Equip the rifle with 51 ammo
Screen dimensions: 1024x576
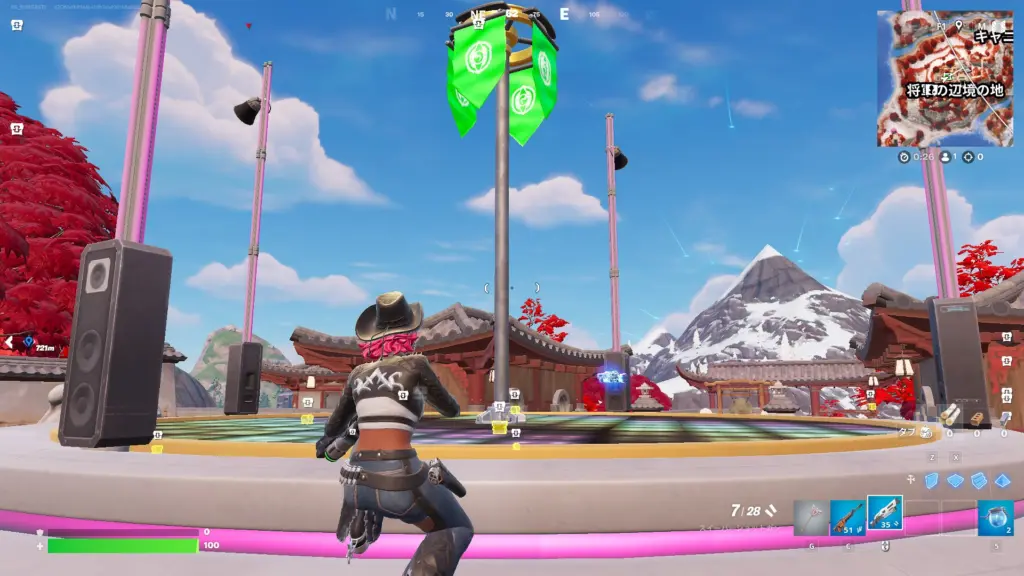[x=848, y=517]
